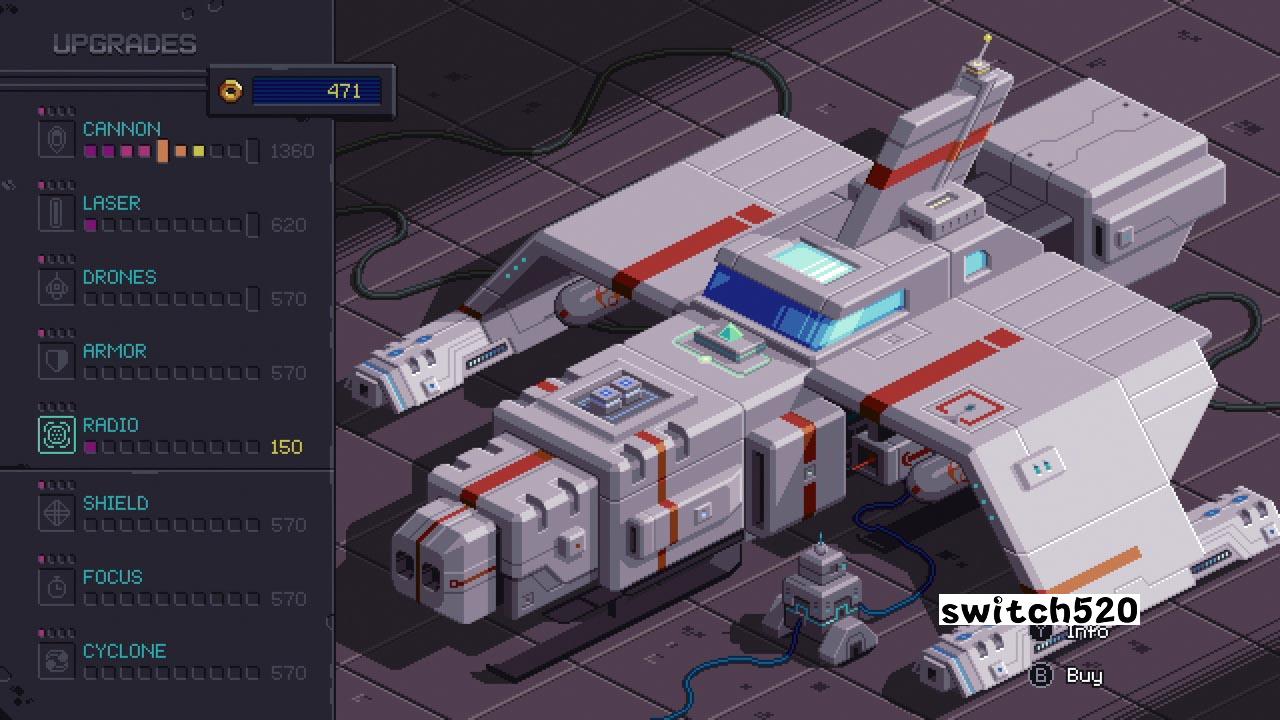1280x720 pixels.
Task: Click the Shield crosshair icon
Action: (x=57, y=513)
